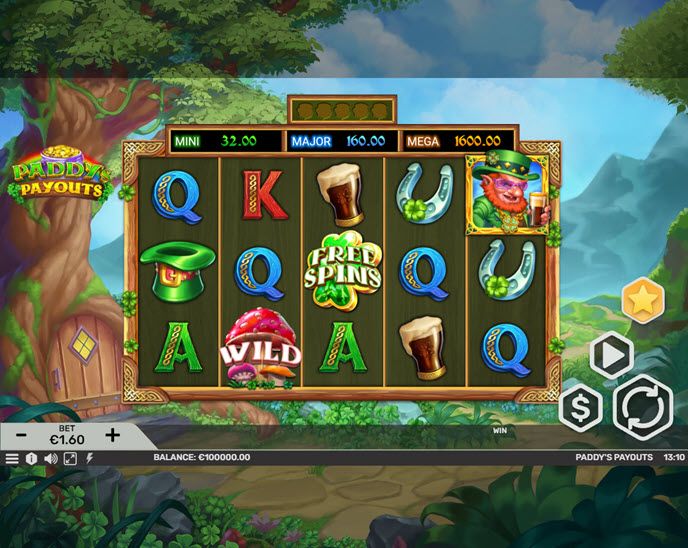The width and height of the screenshot is (688, 548).
Task: Toggle the sound speaker icon
Action: click(50, 458)
